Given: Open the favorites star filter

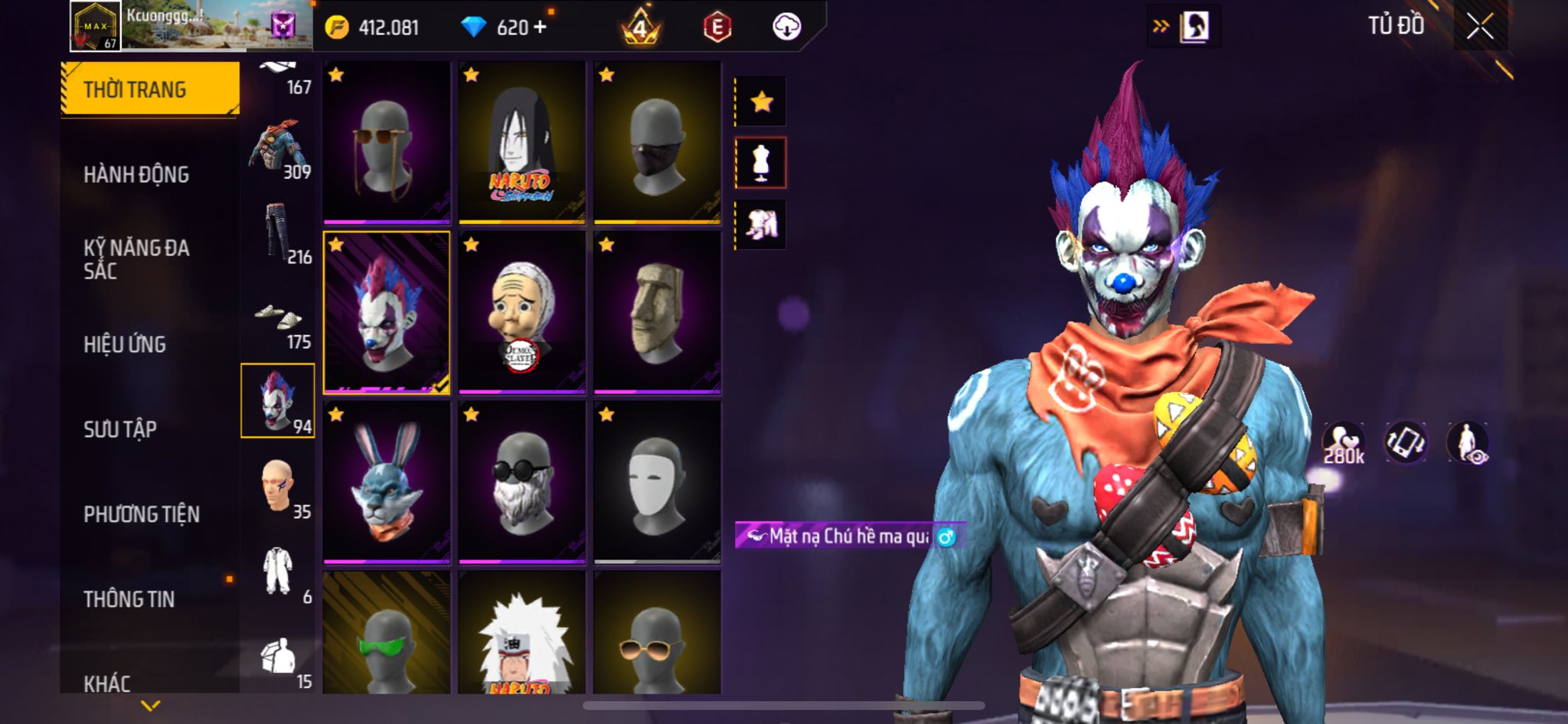Looking at the screenshot, I should [761, 102].
